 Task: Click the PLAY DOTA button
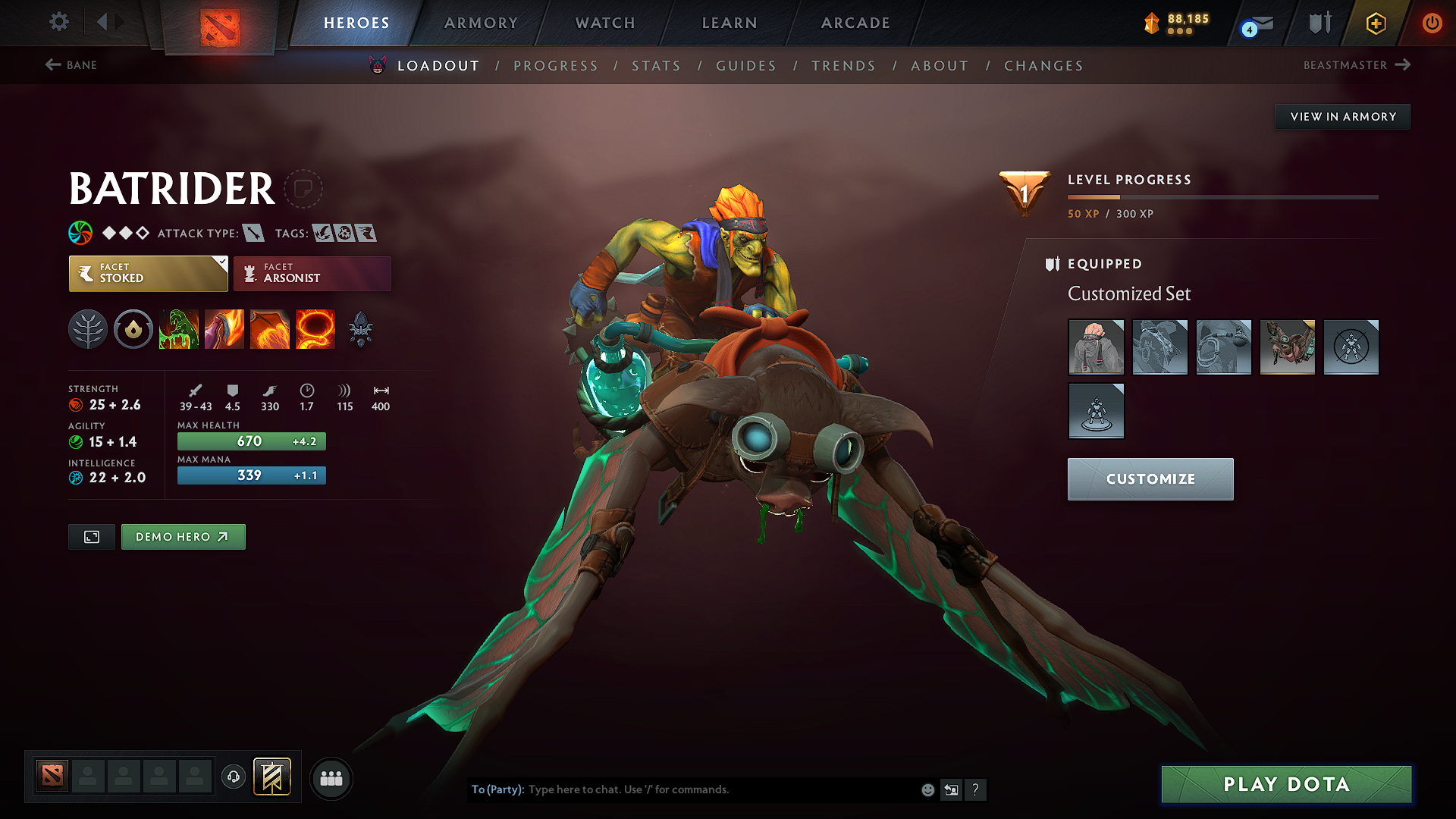(x=1286, y=784)
